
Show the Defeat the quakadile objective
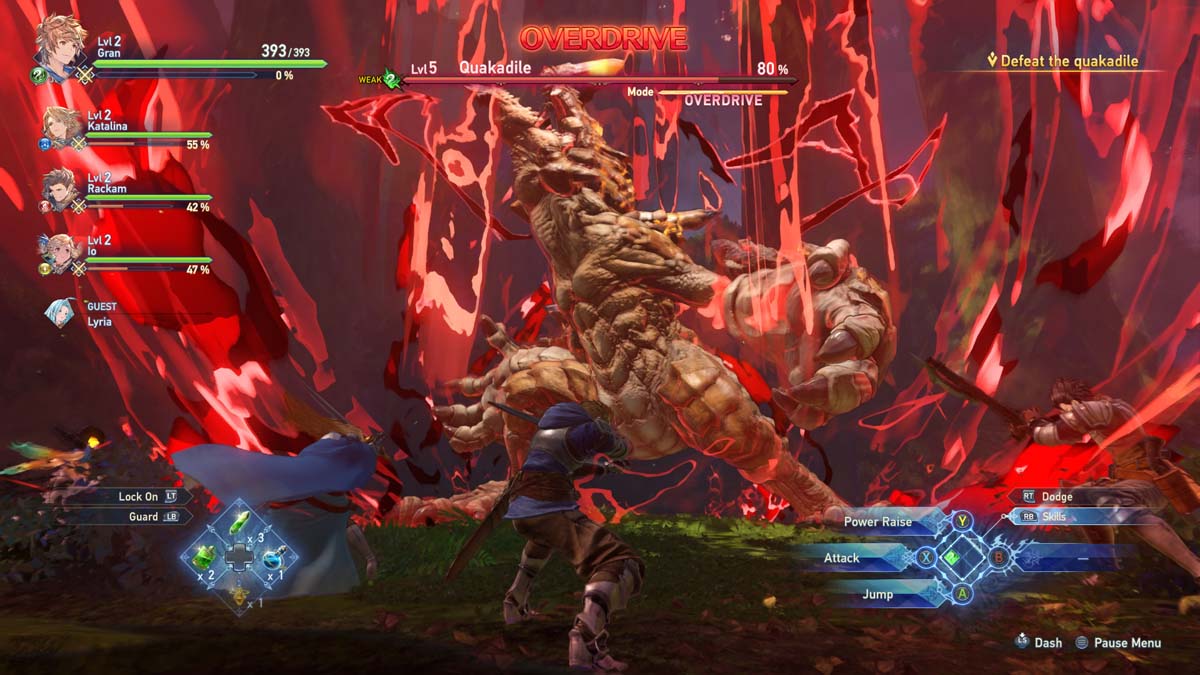click(1069, 61)
